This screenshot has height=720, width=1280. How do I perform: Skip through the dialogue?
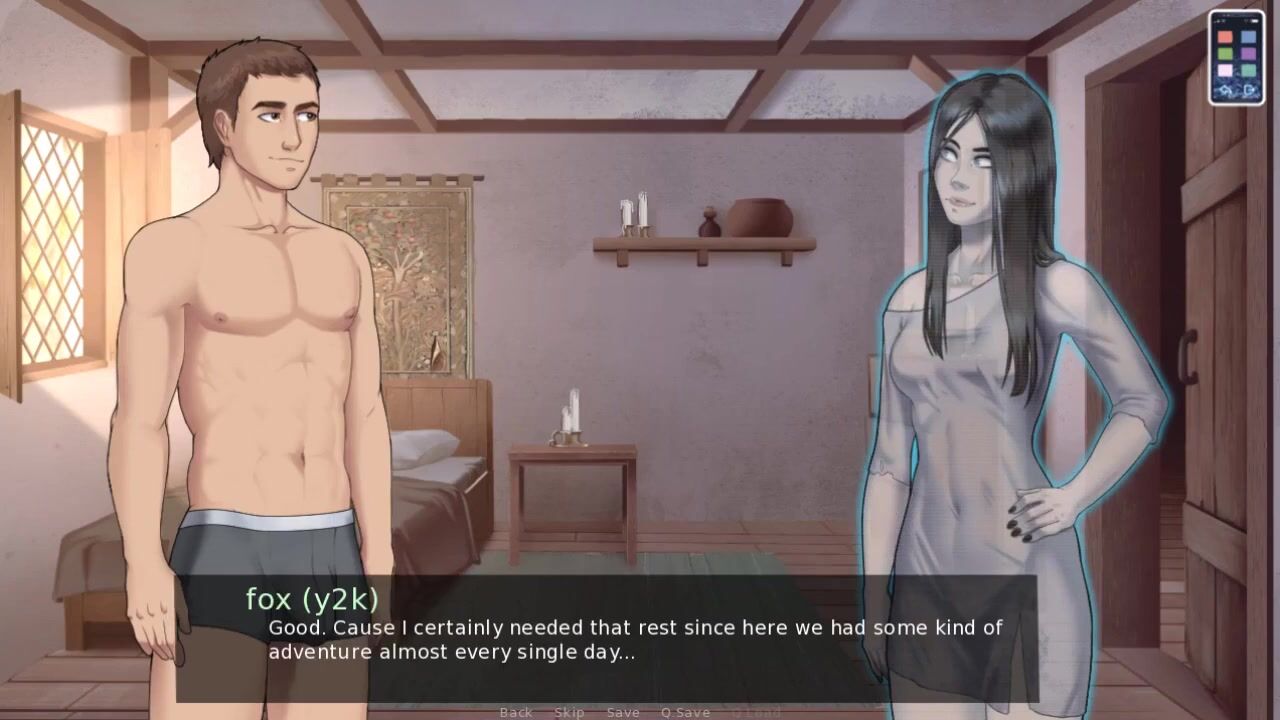pos(569,712)
